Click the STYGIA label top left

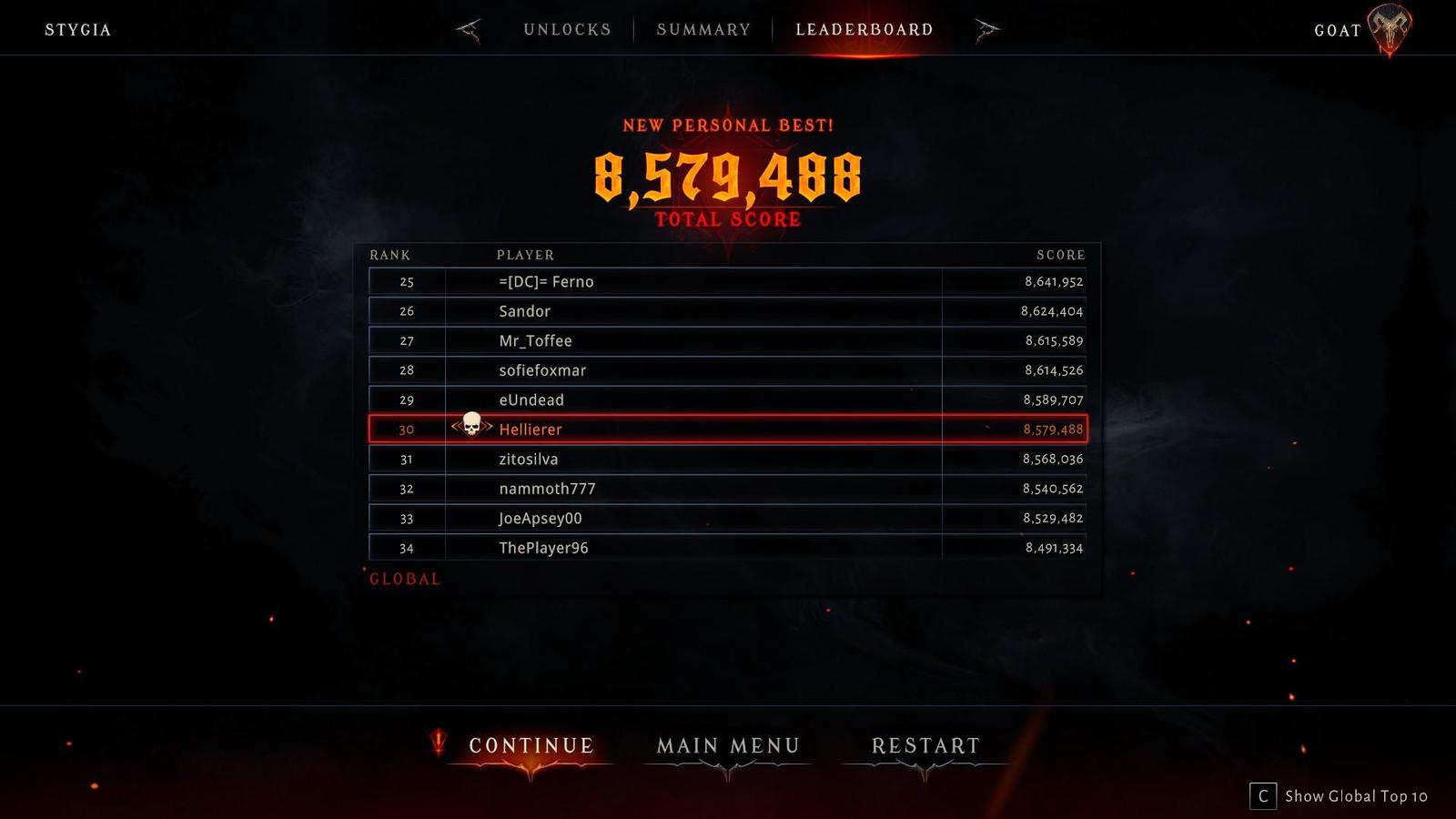77,28
